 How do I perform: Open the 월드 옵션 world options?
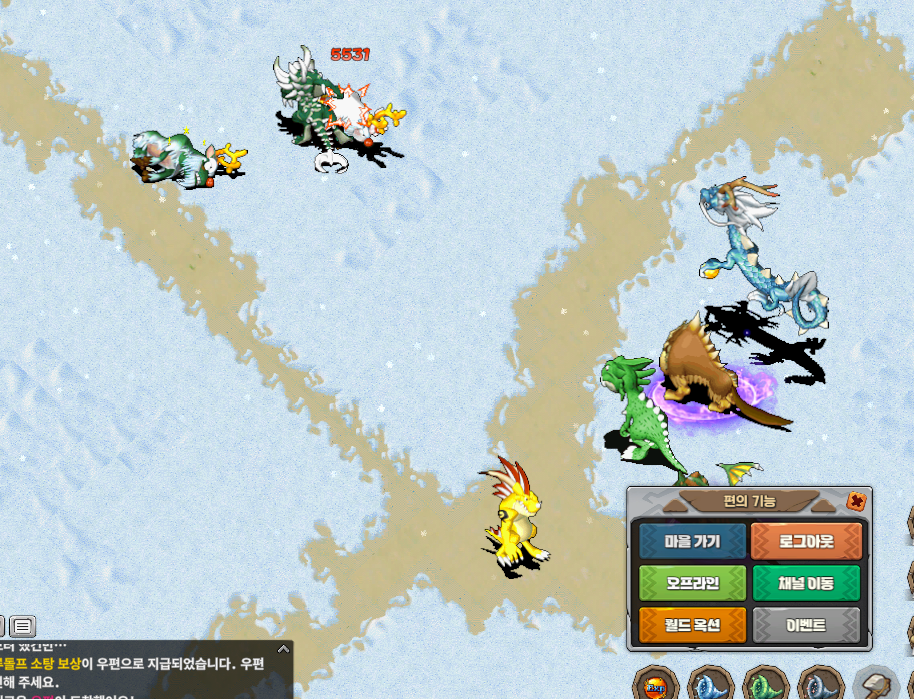click(x=693, y=626)
